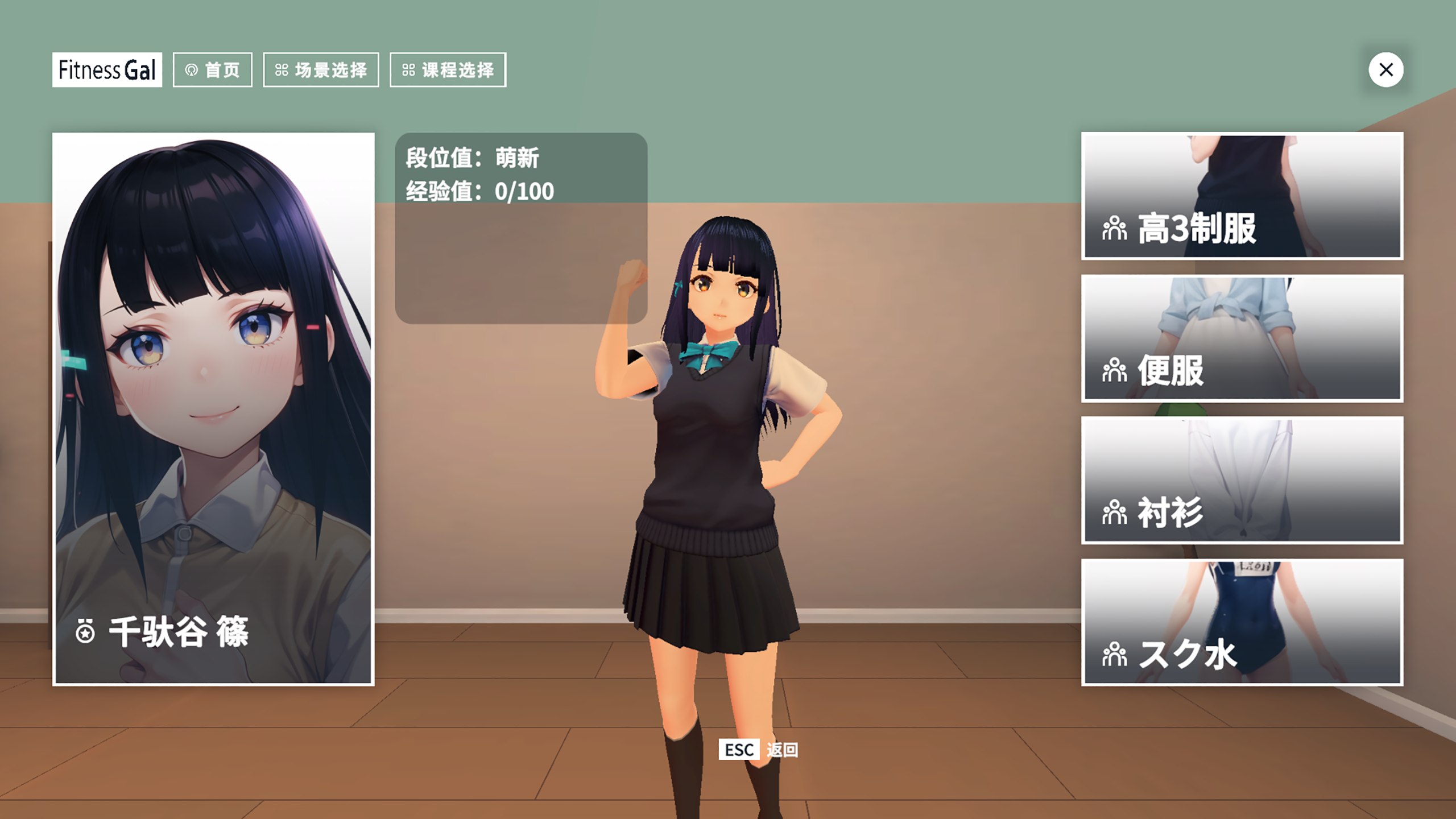
Task: Select the 高3制服 uniform outfit
Action: coord(1242,196)
